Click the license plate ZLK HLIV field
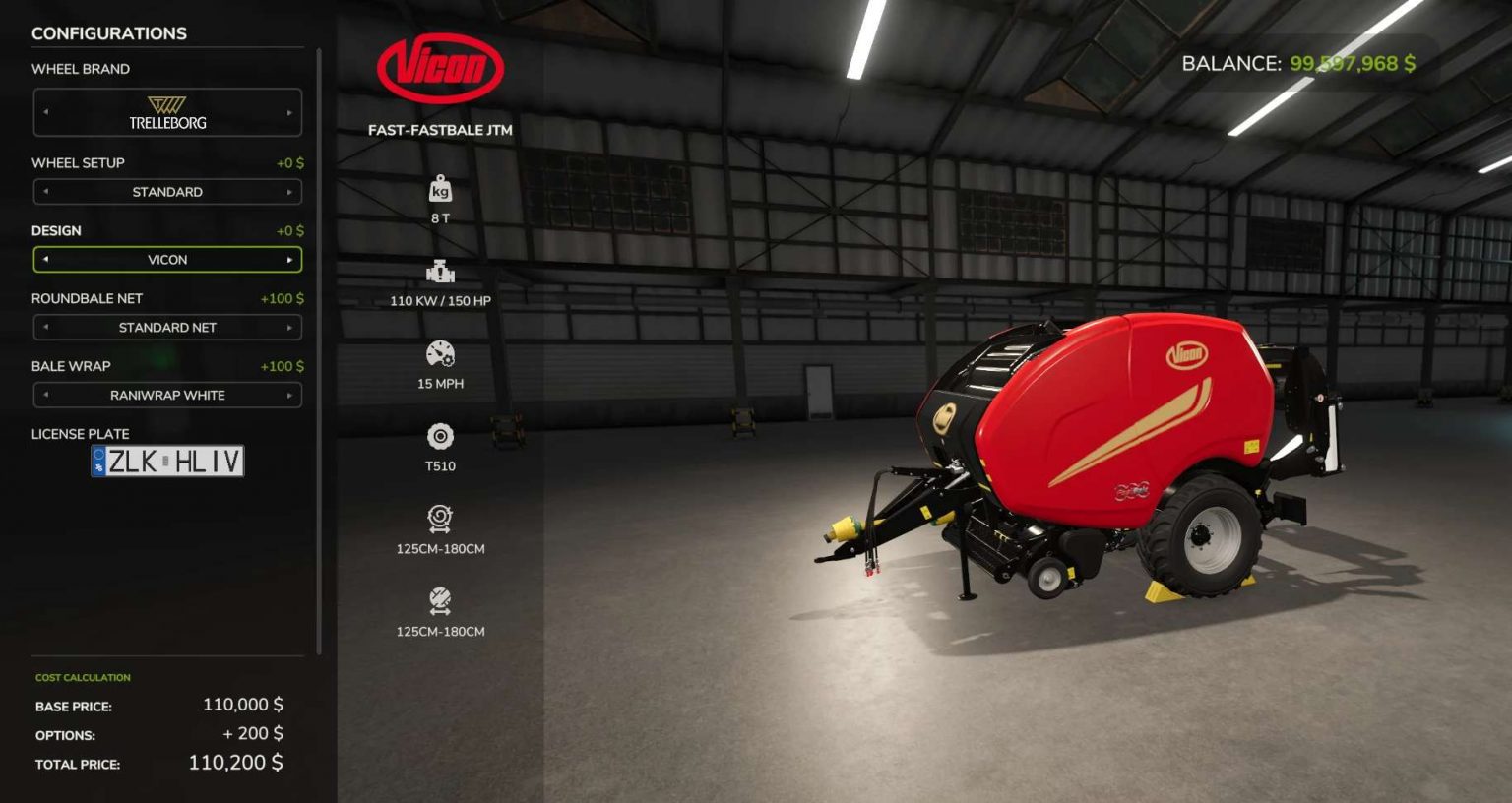 point(168,462)
